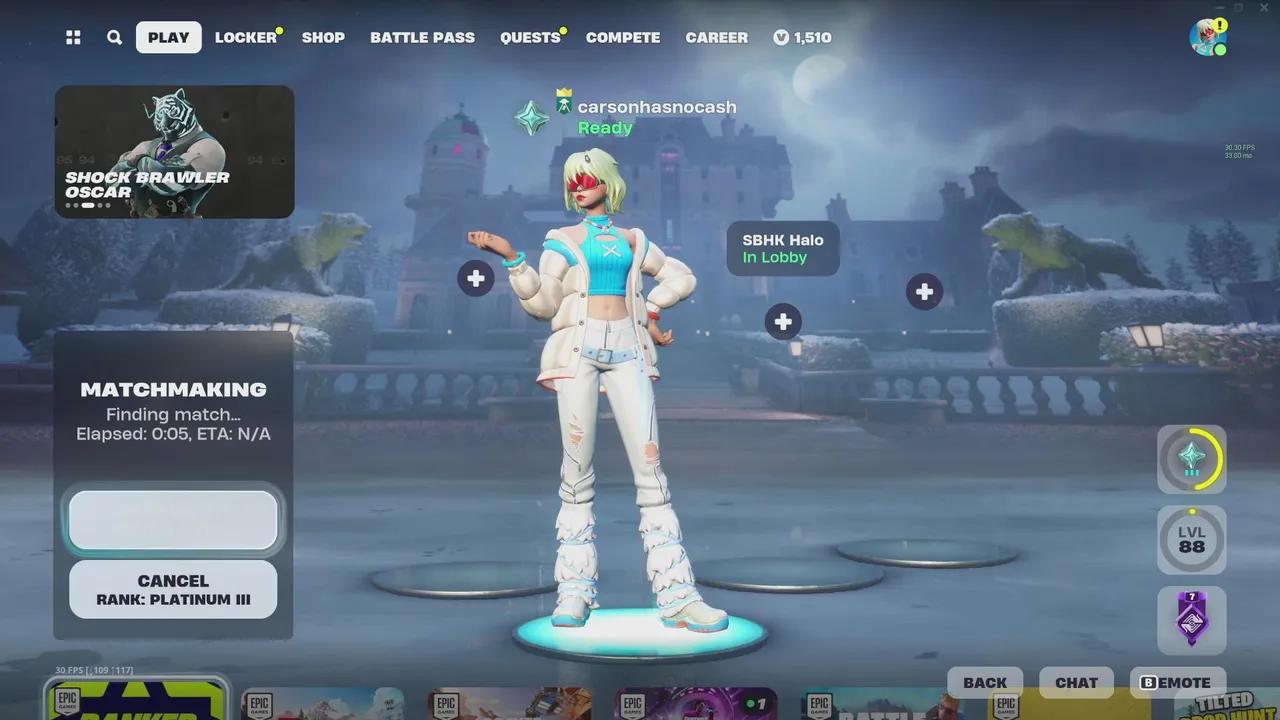Switch to the COMPETE tab
This screenshot has height=720, width=1280.
(623, 38)
